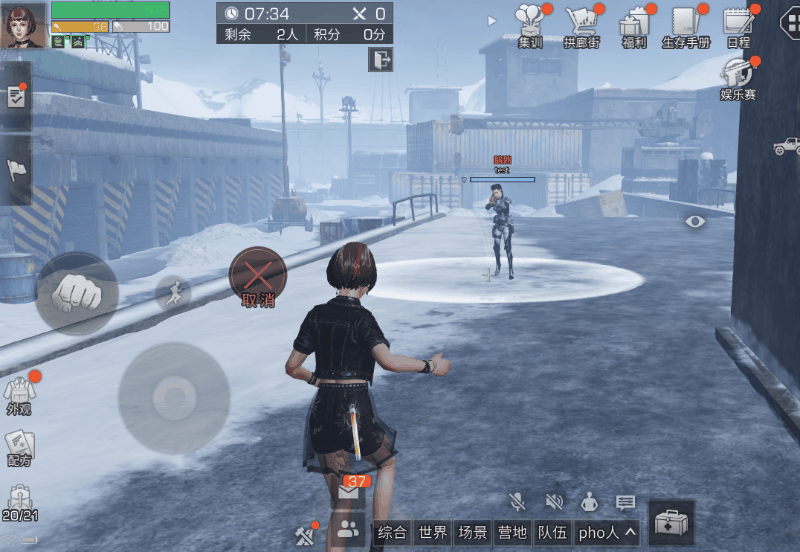The image size is (800, 552).
Task: Toggle the sprint running figure icon
Action: pyautogui.click(x=172, y=293)
